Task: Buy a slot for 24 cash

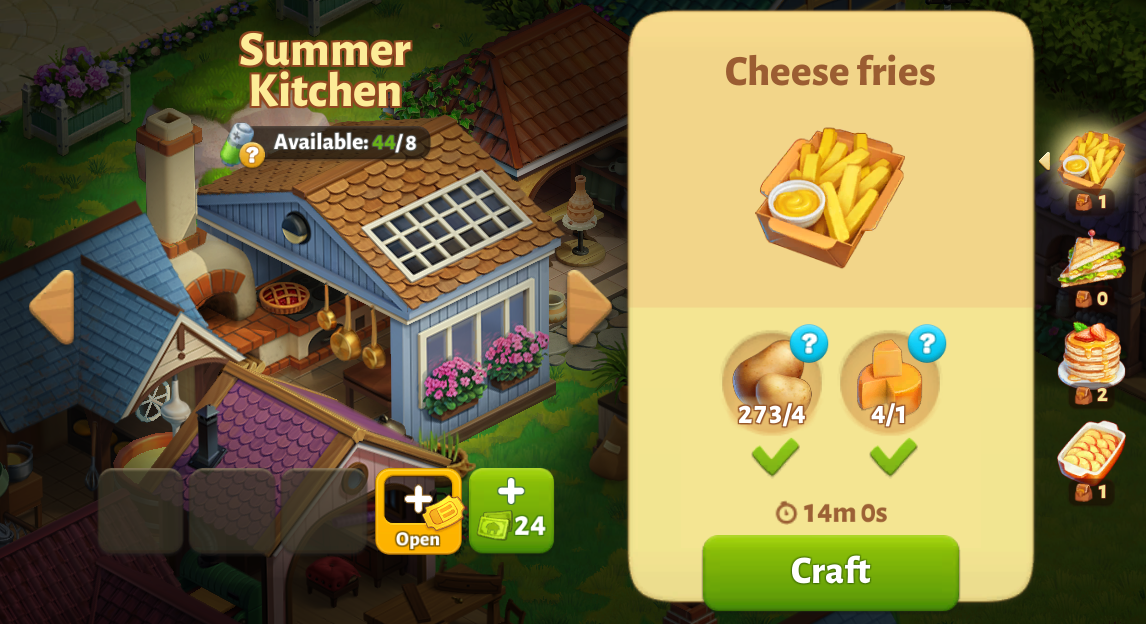Action: [511, 511]
